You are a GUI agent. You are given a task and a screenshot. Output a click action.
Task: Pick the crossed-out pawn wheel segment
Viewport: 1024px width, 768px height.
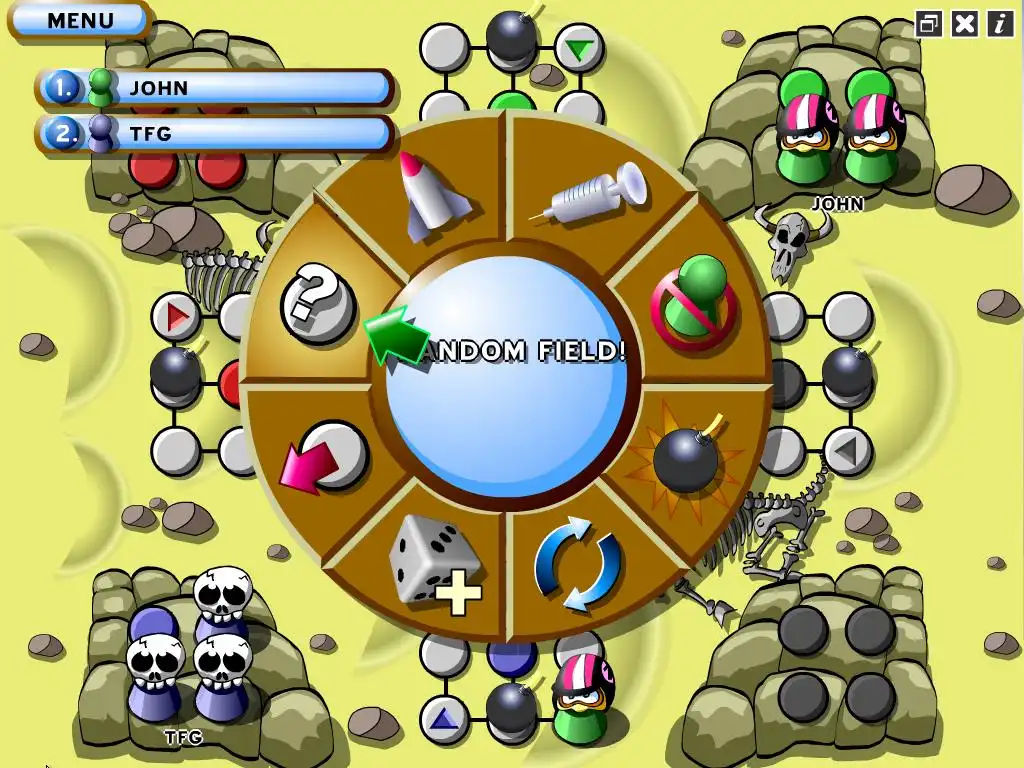pyautogui.click(x=693, y=298)
